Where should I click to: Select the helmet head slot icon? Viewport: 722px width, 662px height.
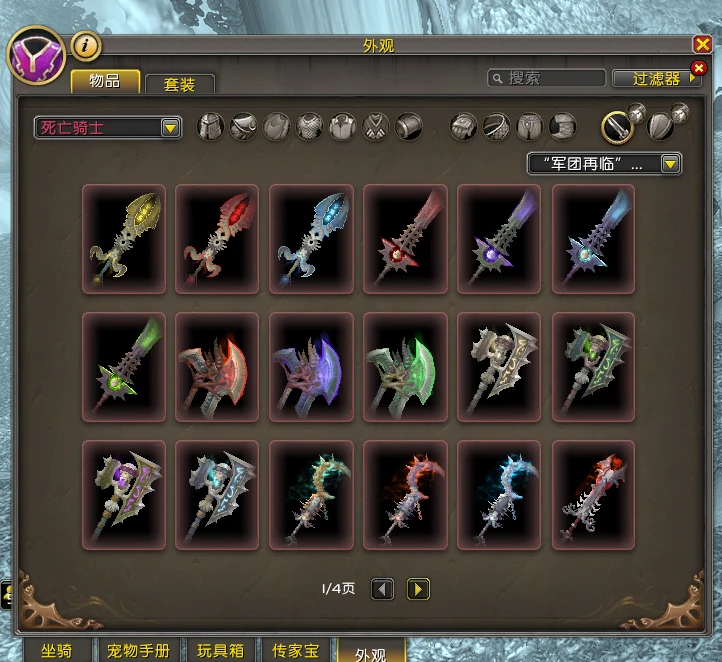(x=210, y=127)
